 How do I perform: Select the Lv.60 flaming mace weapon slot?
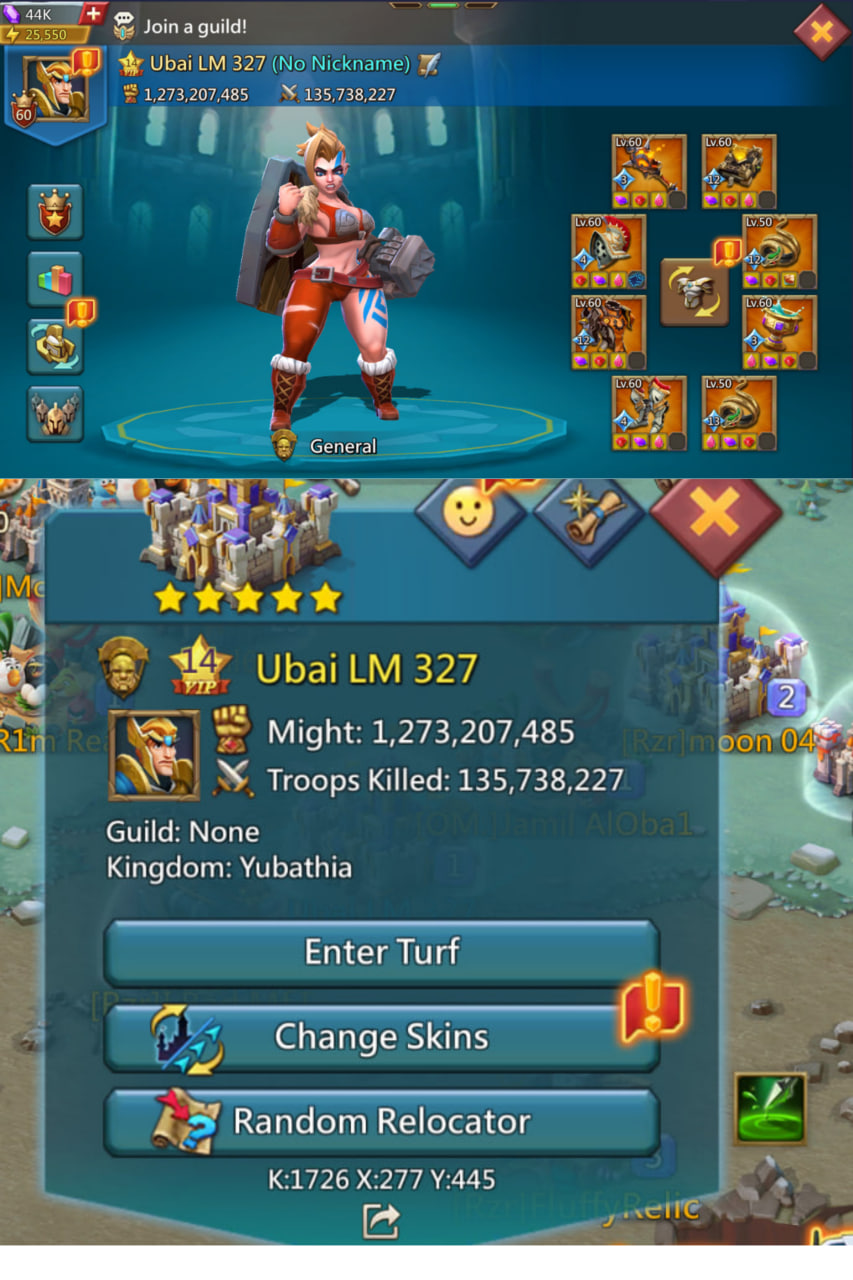point(649,171)
